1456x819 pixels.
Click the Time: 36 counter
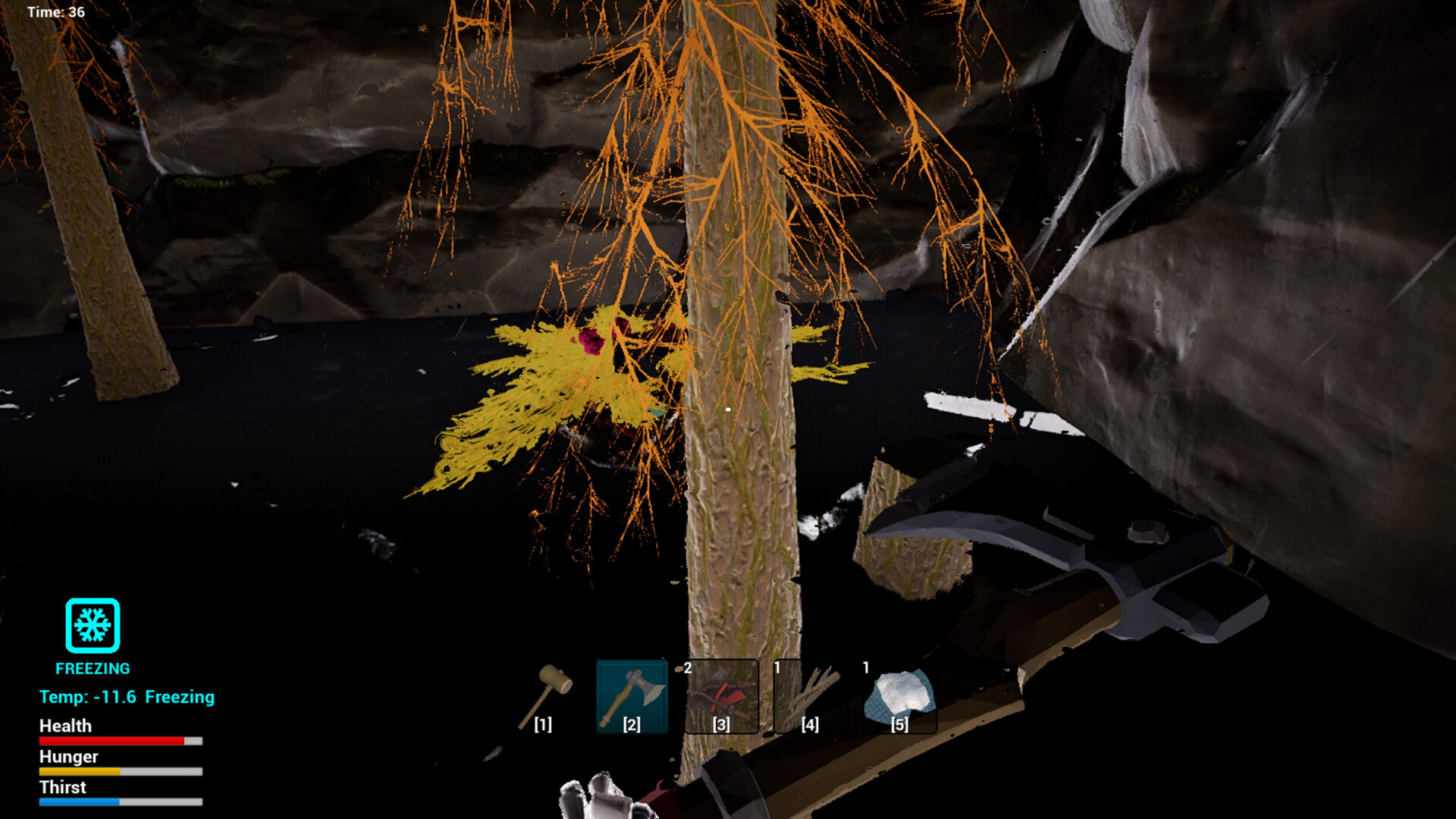point(55,12)
